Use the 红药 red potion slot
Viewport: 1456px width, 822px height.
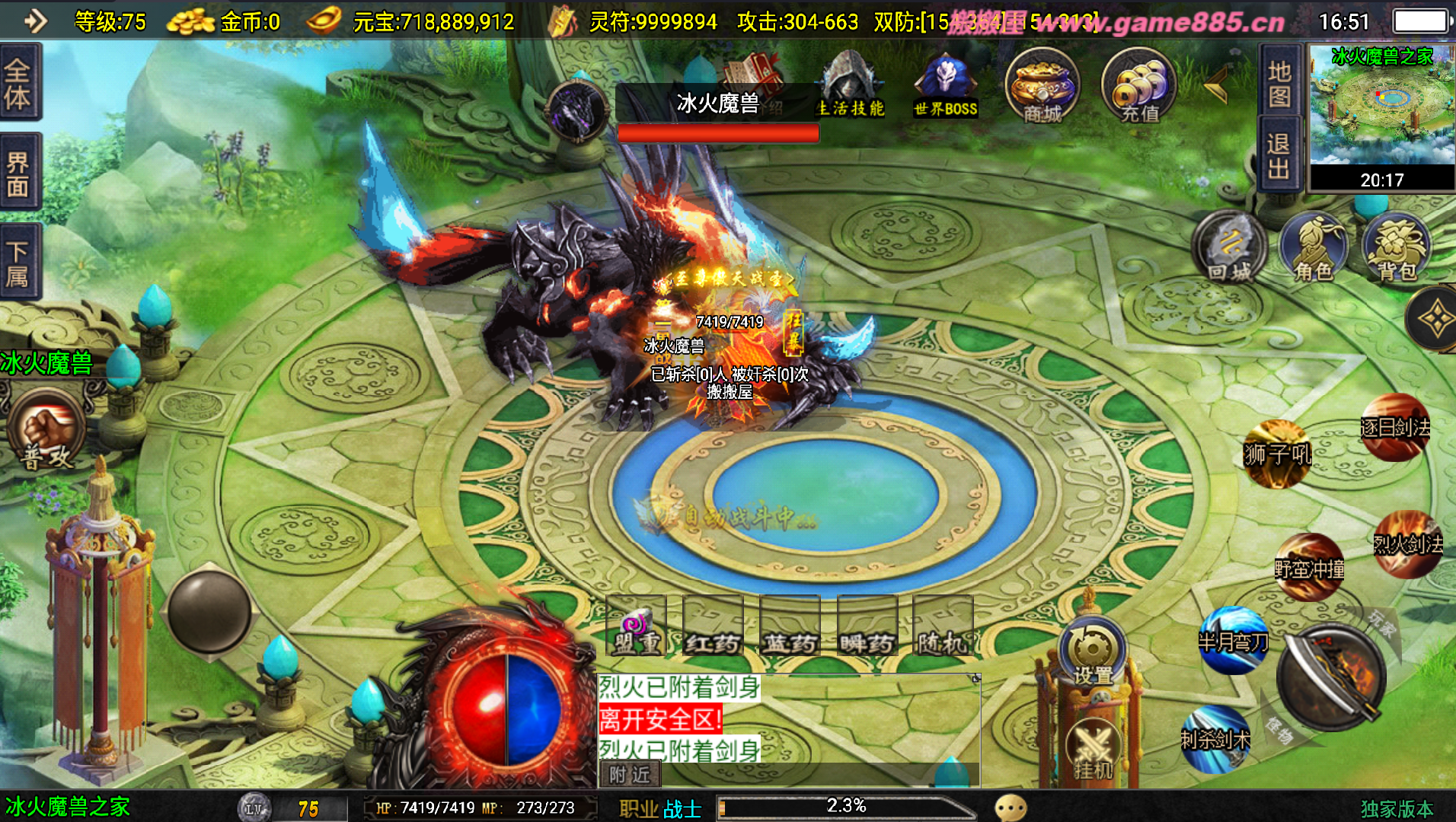tap(713, 626)
